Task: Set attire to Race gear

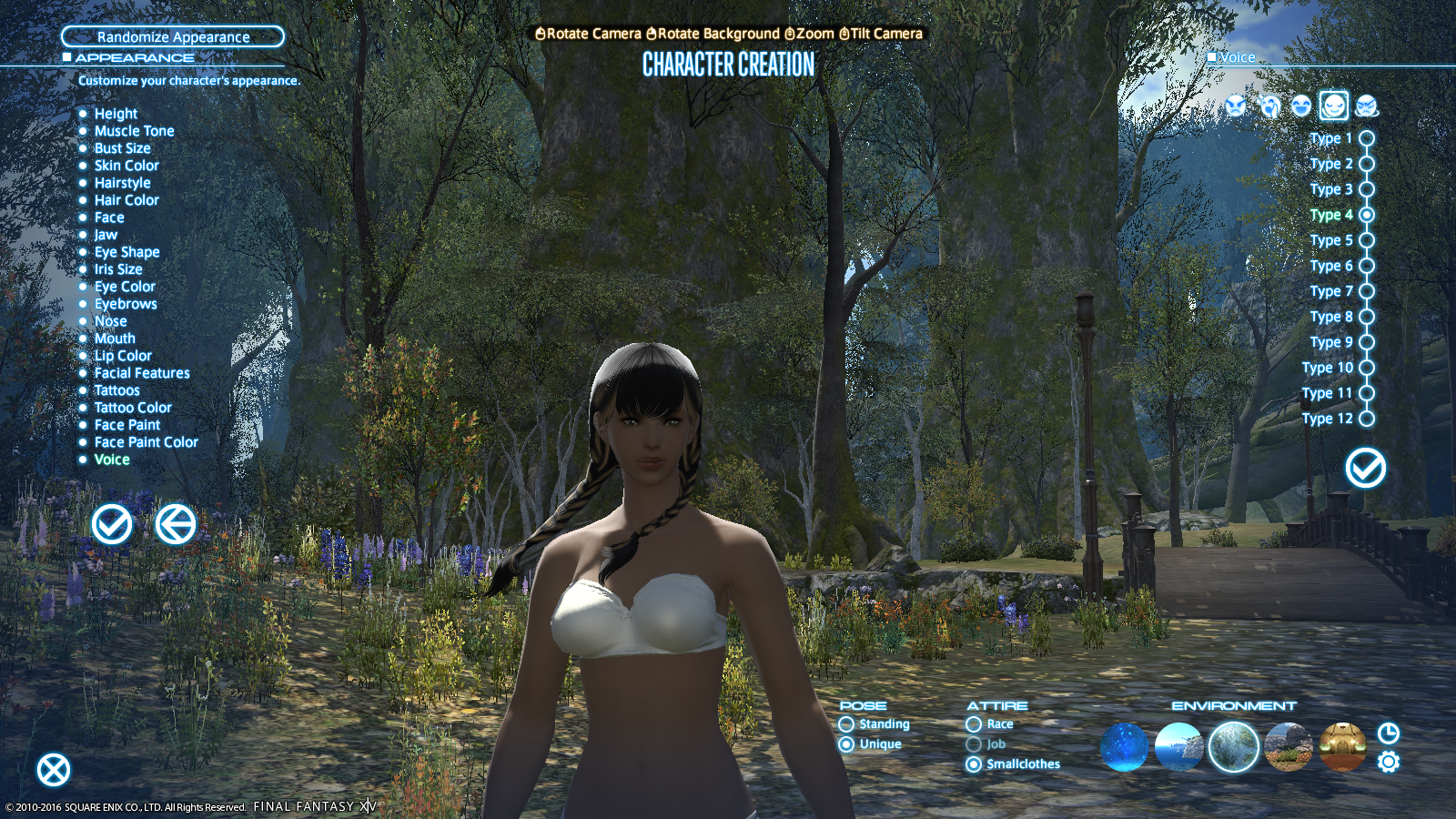Action: point(975,724)
